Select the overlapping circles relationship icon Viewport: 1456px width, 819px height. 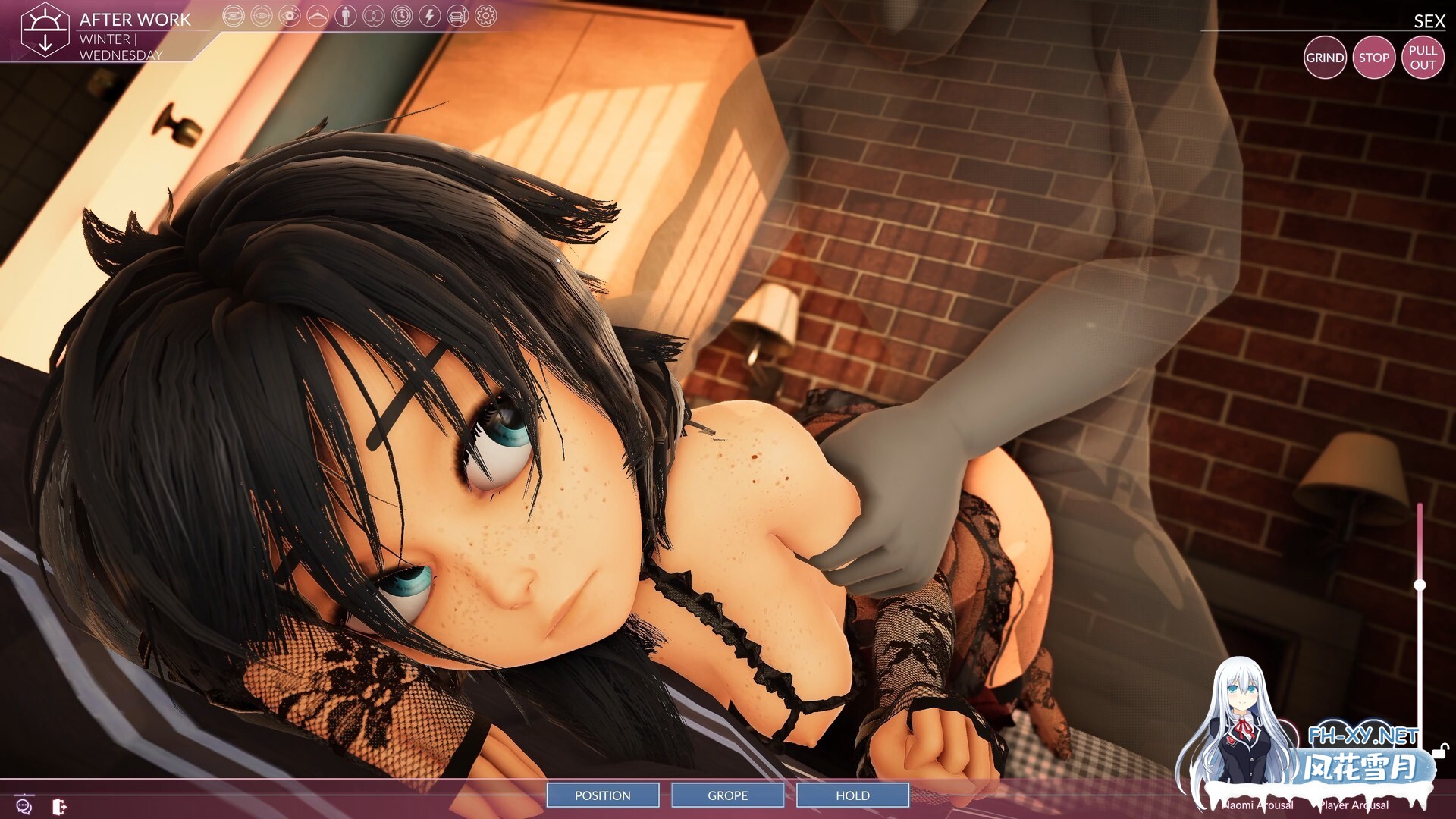(x=372, y=16)
